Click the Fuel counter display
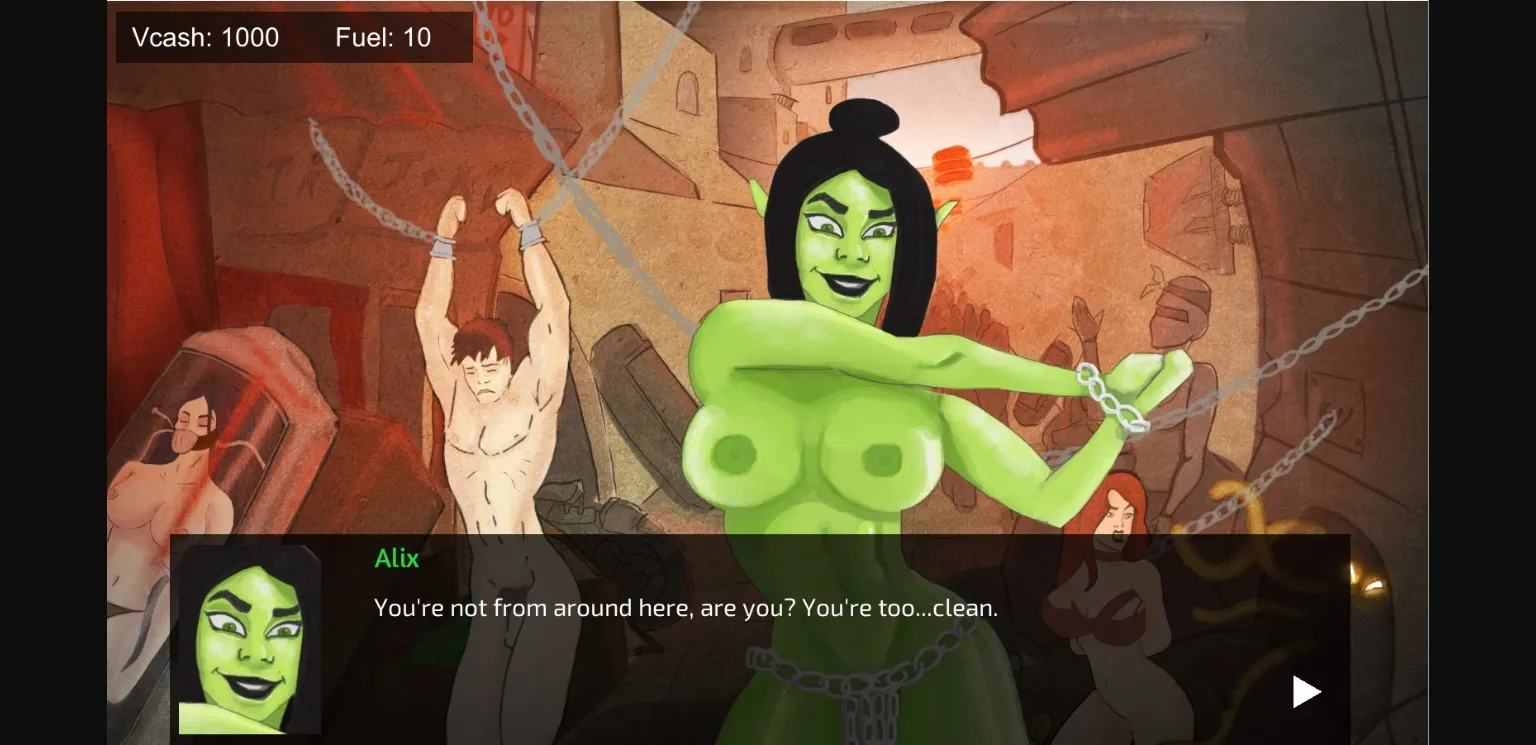Image resolution: width=1536 pixels, height=745 pixels. 383,37
